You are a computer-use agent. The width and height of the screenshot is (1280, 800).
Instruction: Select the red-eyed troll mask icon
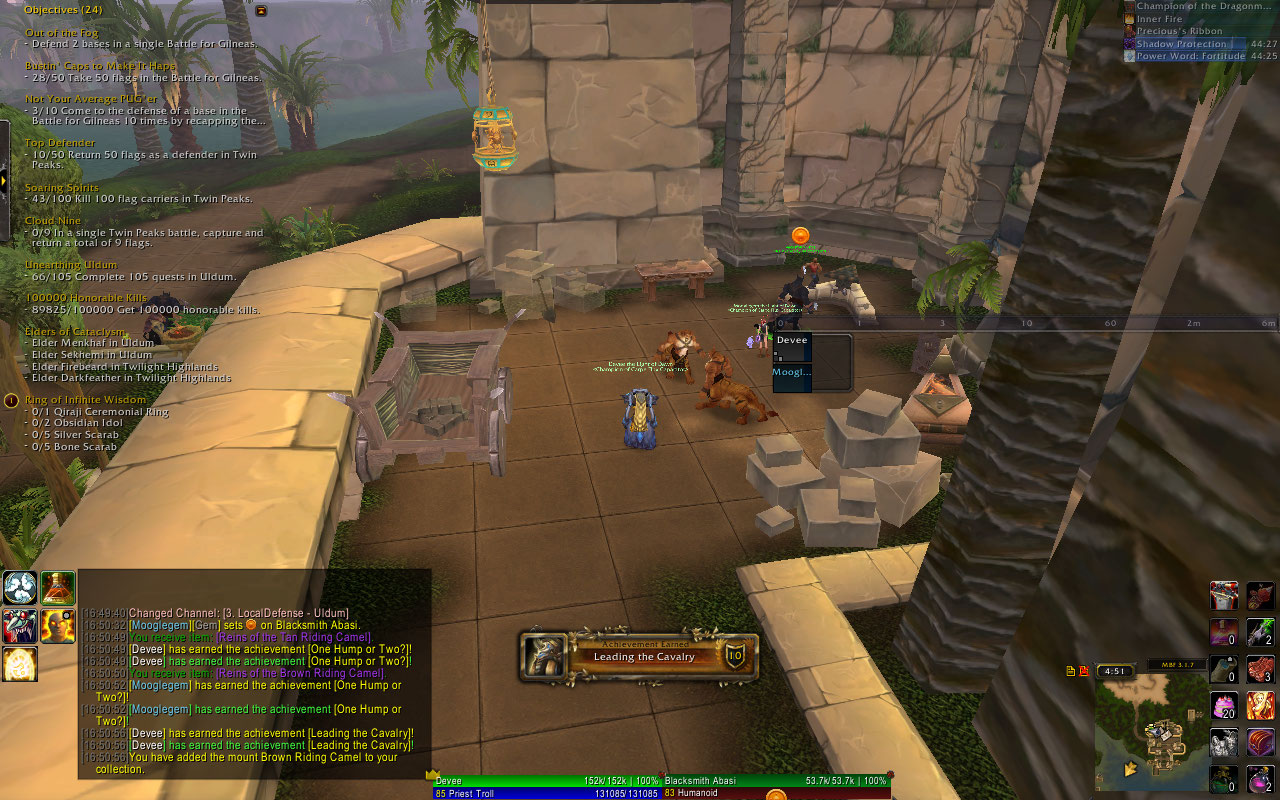point(20,626)
